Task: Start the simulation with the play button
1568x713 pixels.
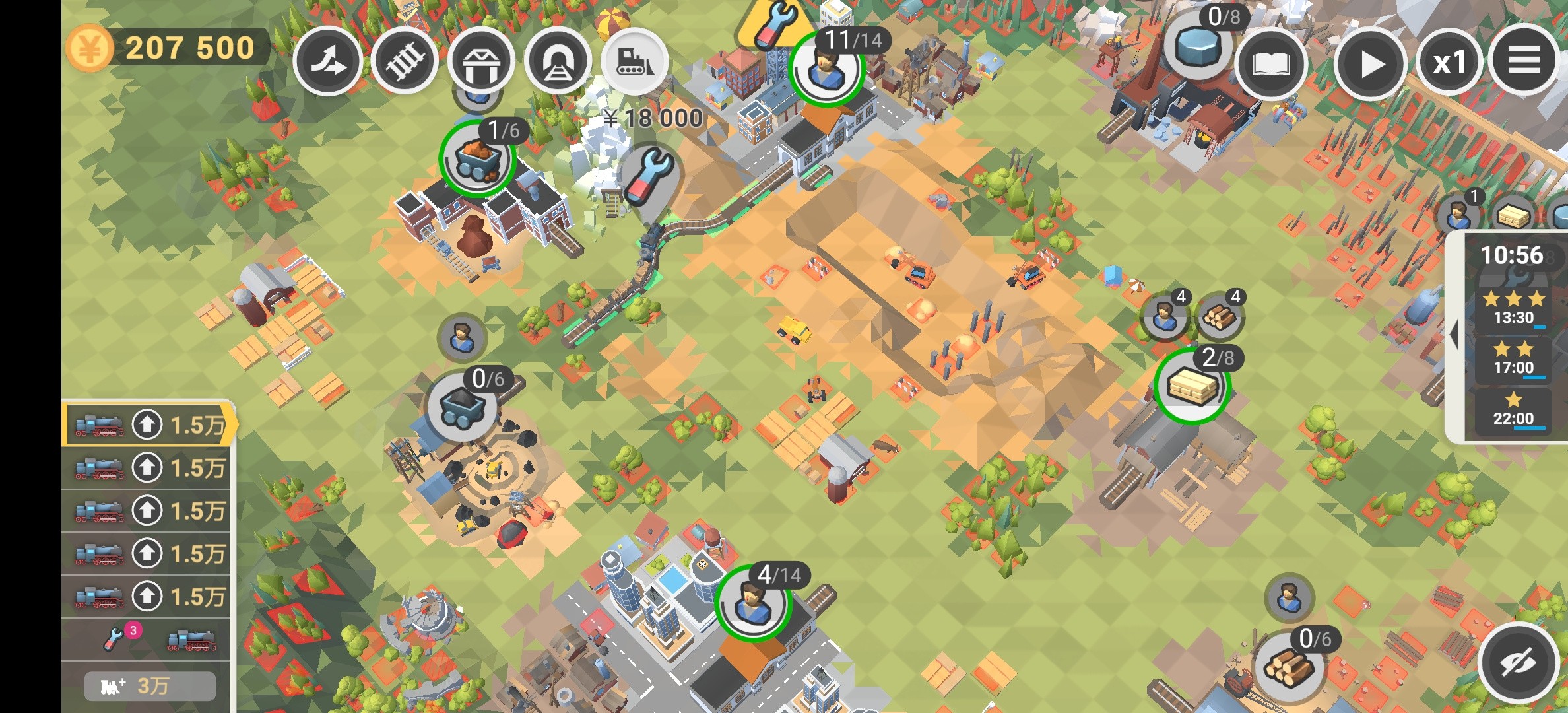Action: point(1370,64)
